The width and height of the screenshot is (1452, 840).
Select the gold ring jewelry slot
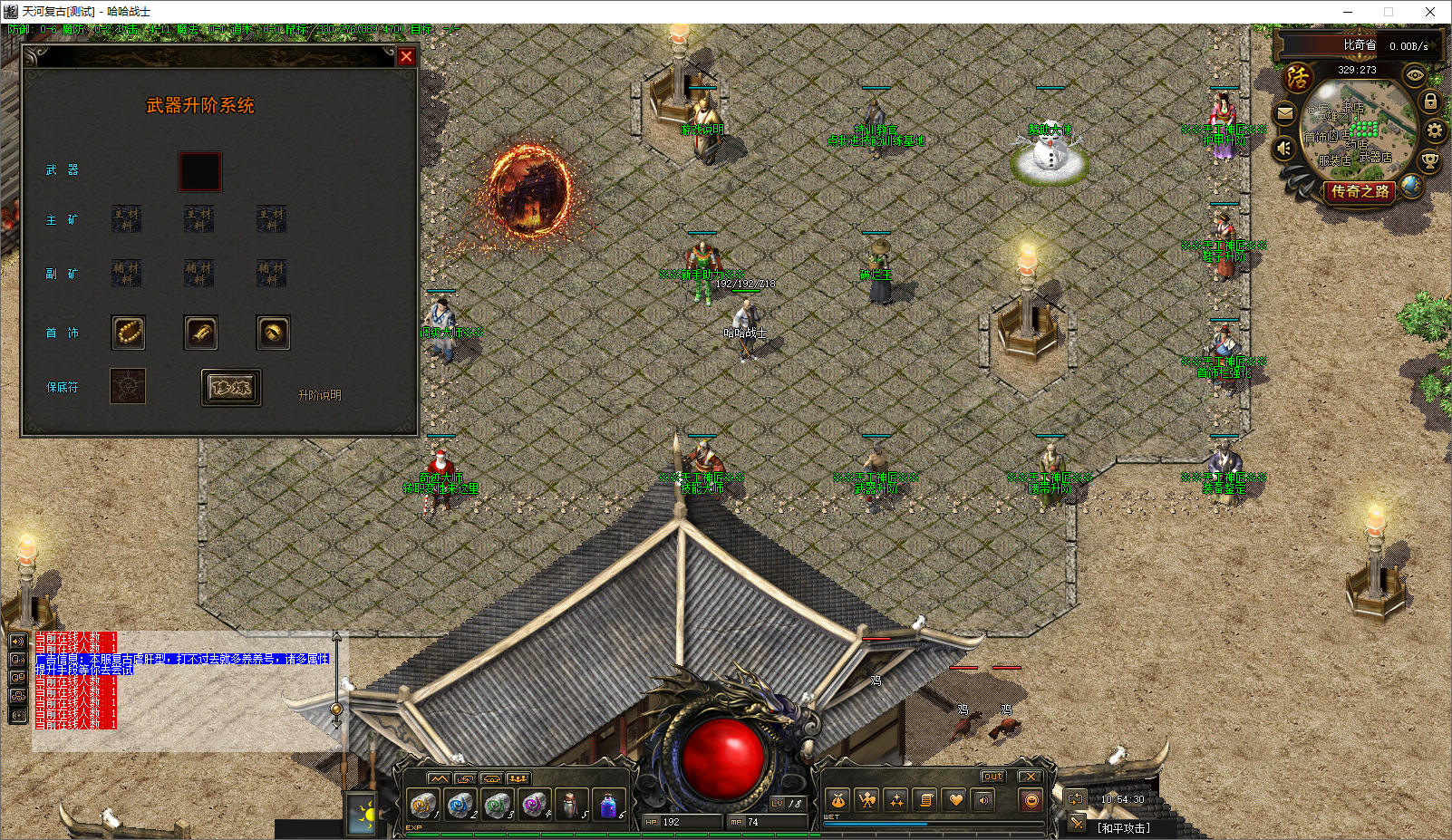pyautogui.click(x=273, y=333)
